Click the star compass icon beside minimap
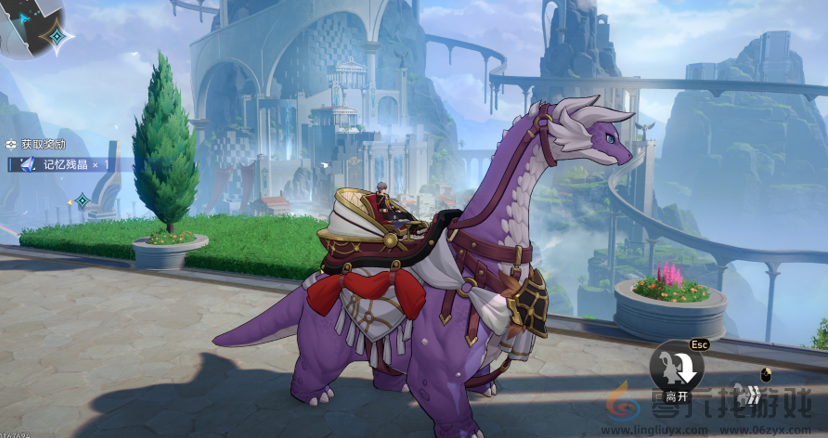The image size is (828, 438). point(57,37)
